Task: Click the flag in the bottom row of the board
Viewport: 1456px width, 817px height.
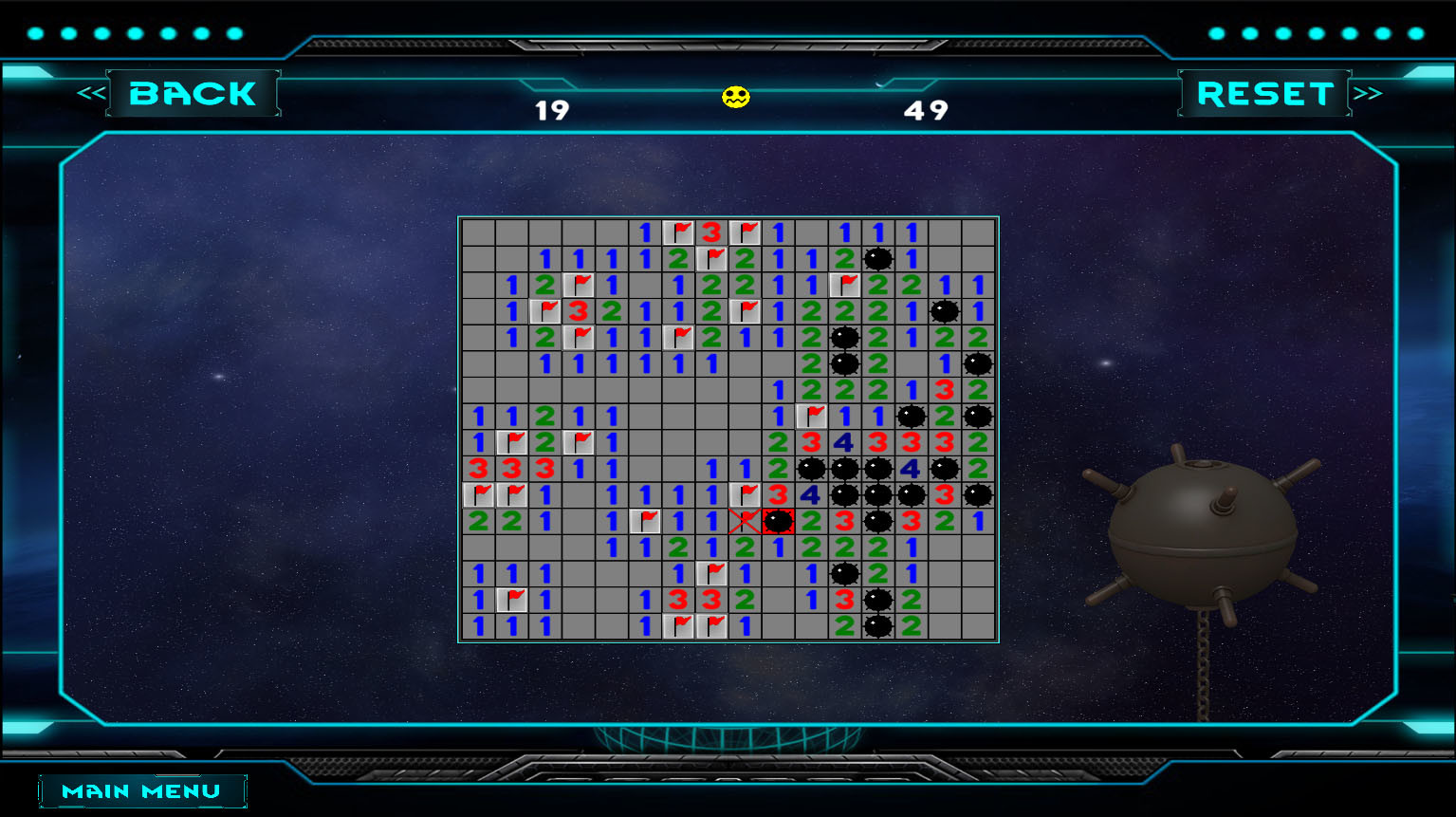Action: pos(679,627)
